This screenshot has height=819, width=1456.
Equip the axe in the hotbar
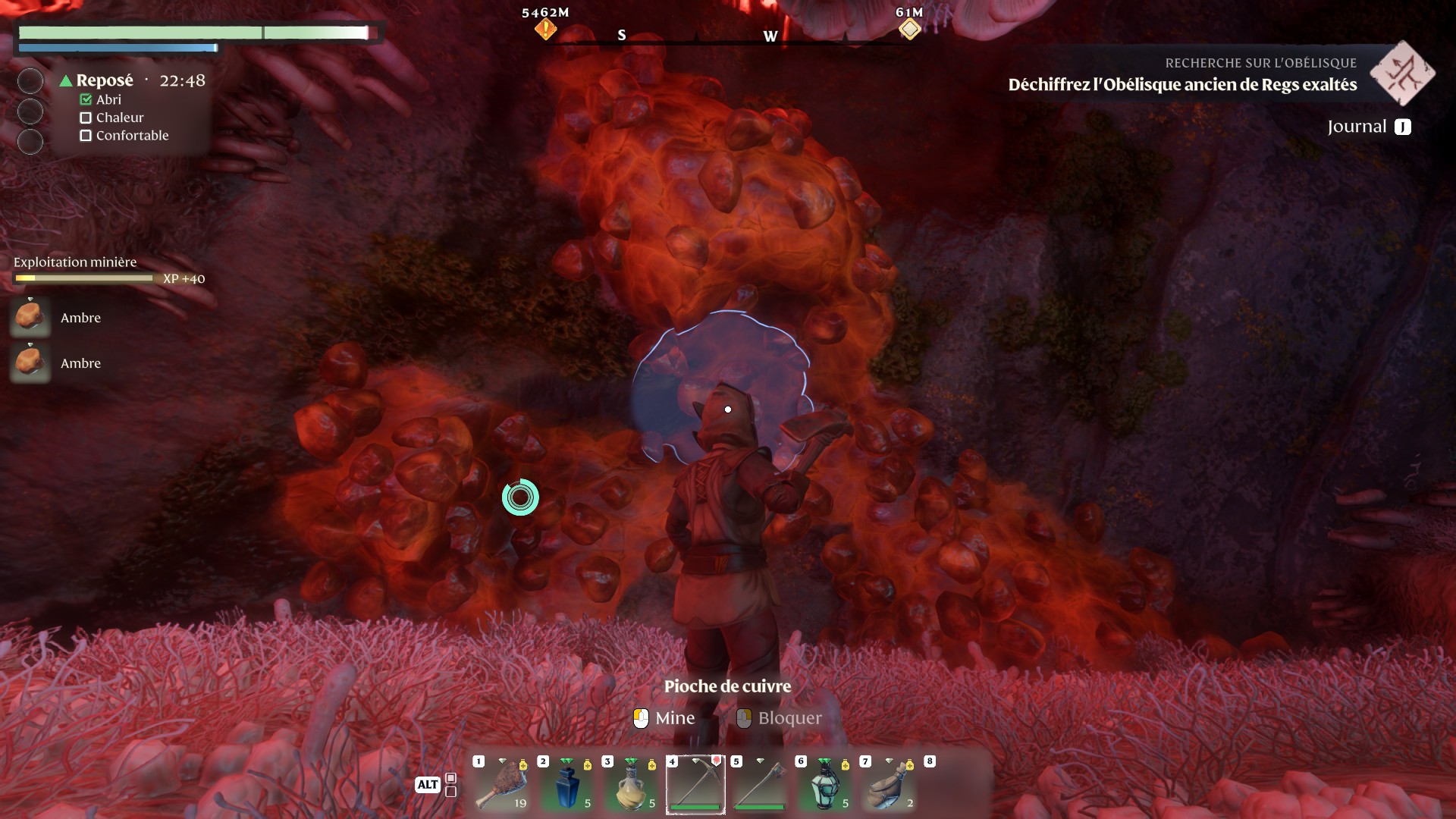point(760,786)
